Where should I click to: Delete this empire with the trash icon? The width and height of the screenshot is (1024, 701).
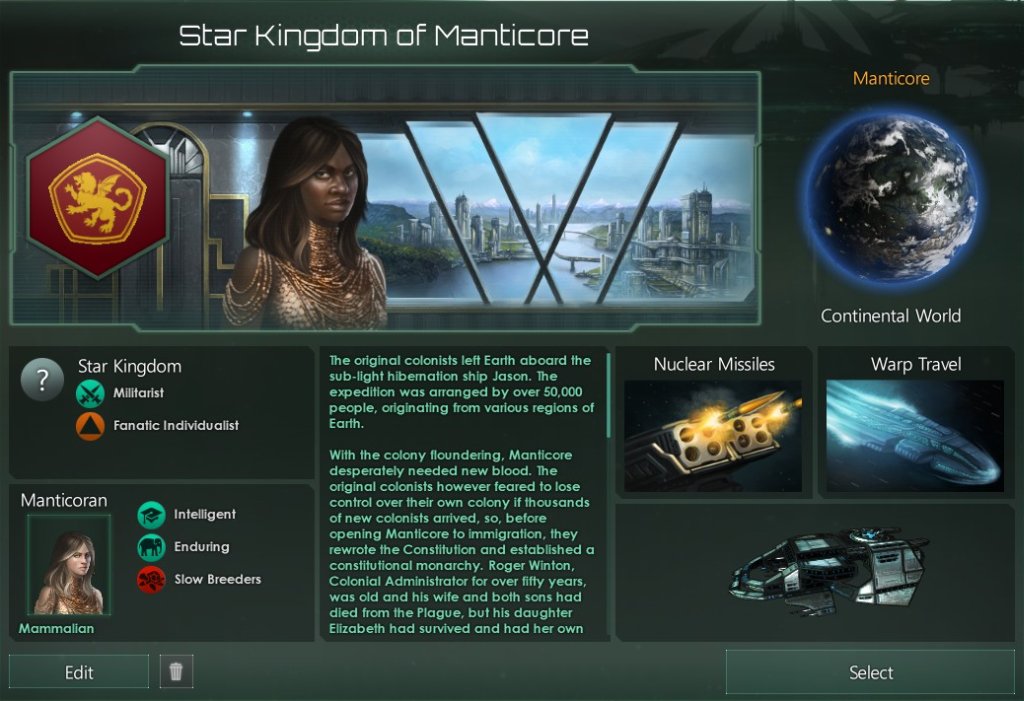[176, 672]
